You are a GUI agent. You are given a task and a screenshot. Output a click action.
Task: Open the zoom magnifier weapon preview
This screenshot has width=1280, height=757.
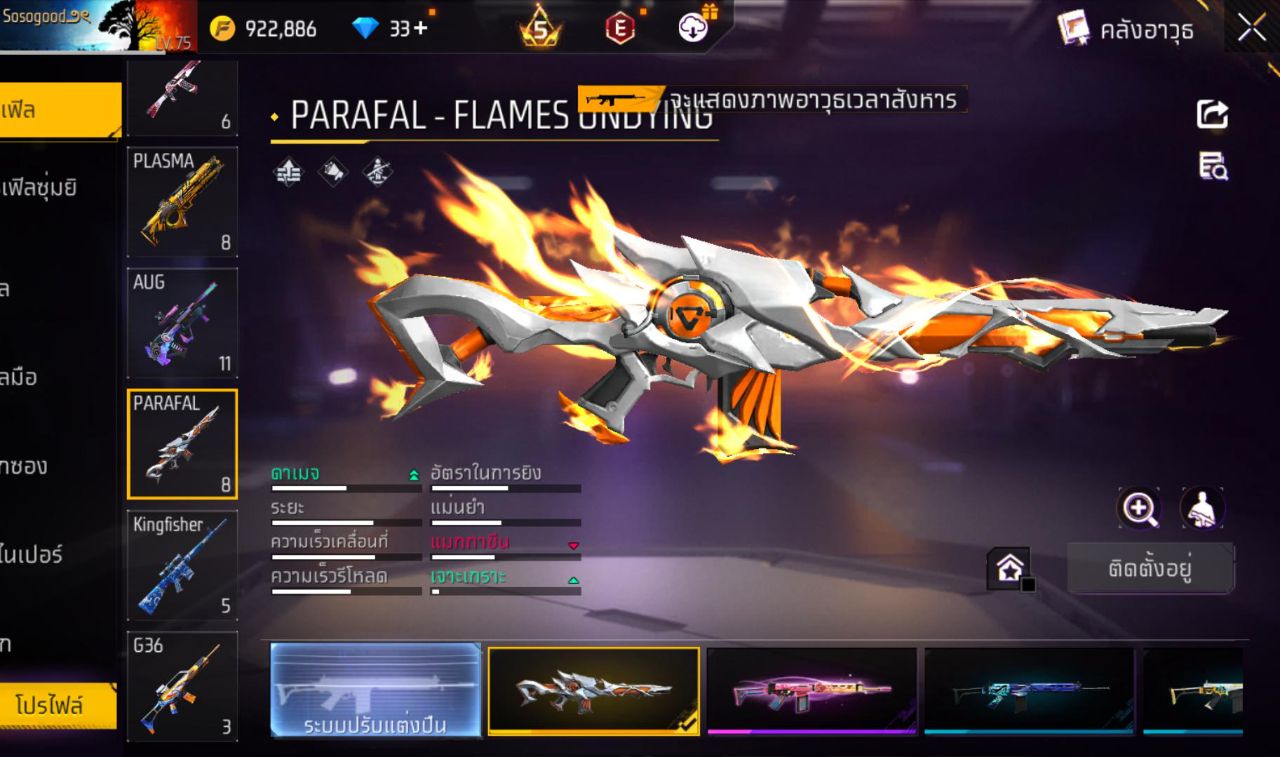(x=1140, y=508)
